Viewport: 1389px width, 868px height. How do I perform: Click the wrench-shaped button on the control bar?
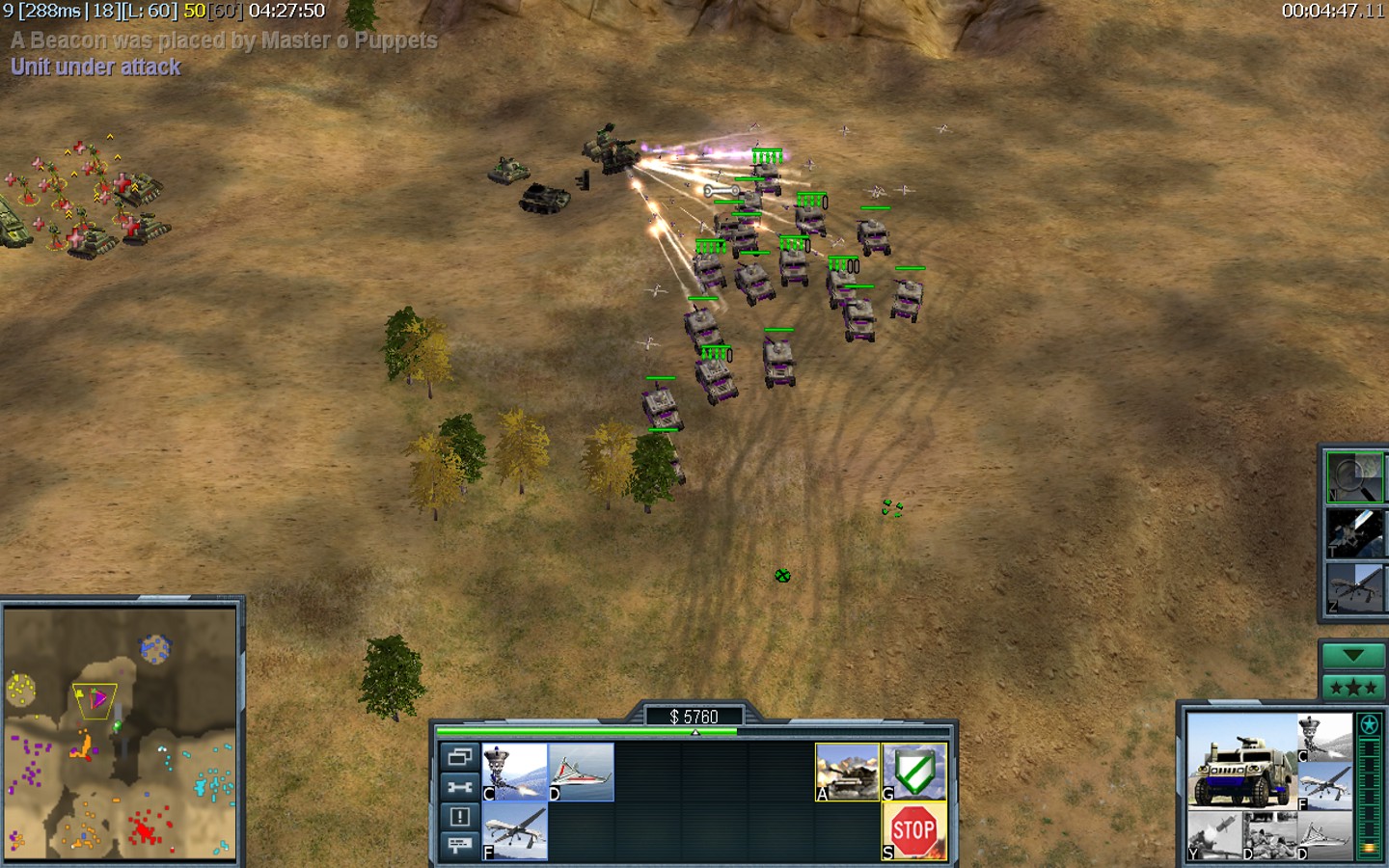[459, 787]
